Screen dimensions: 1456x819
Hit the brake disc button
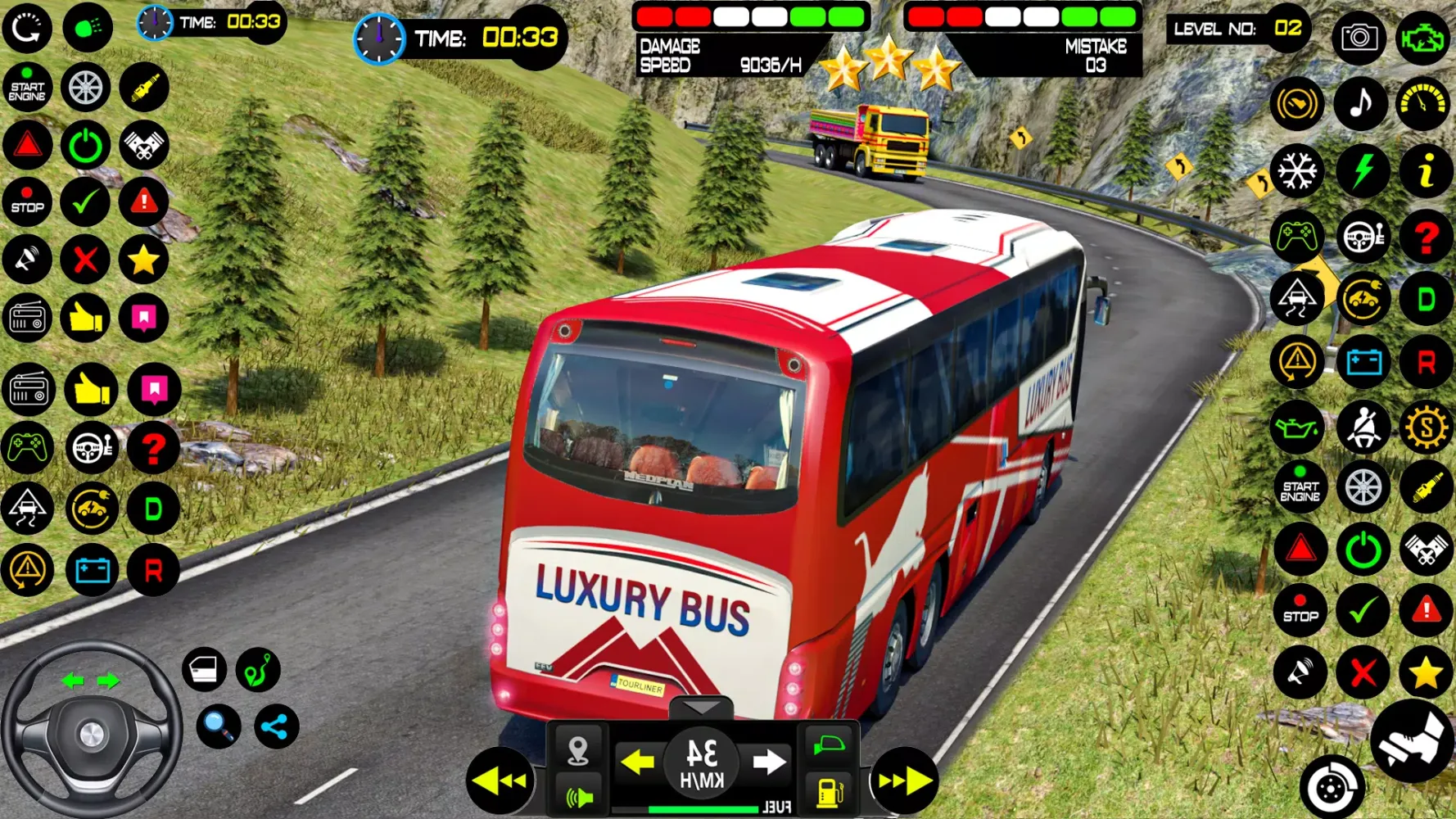tap(1332, 788)
